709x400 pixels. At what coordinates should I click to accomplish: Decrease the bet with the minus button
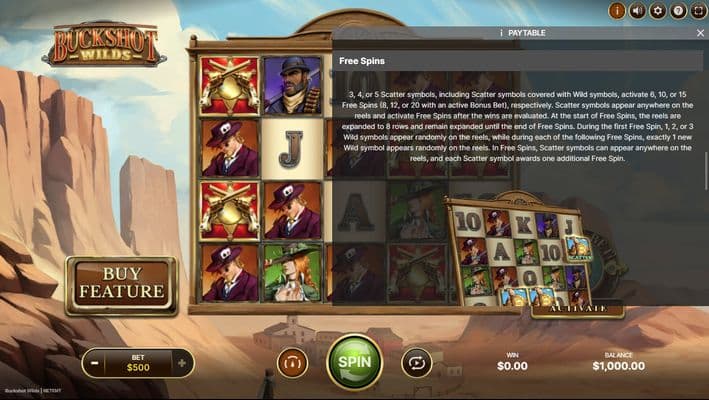[x=94, y=363]
